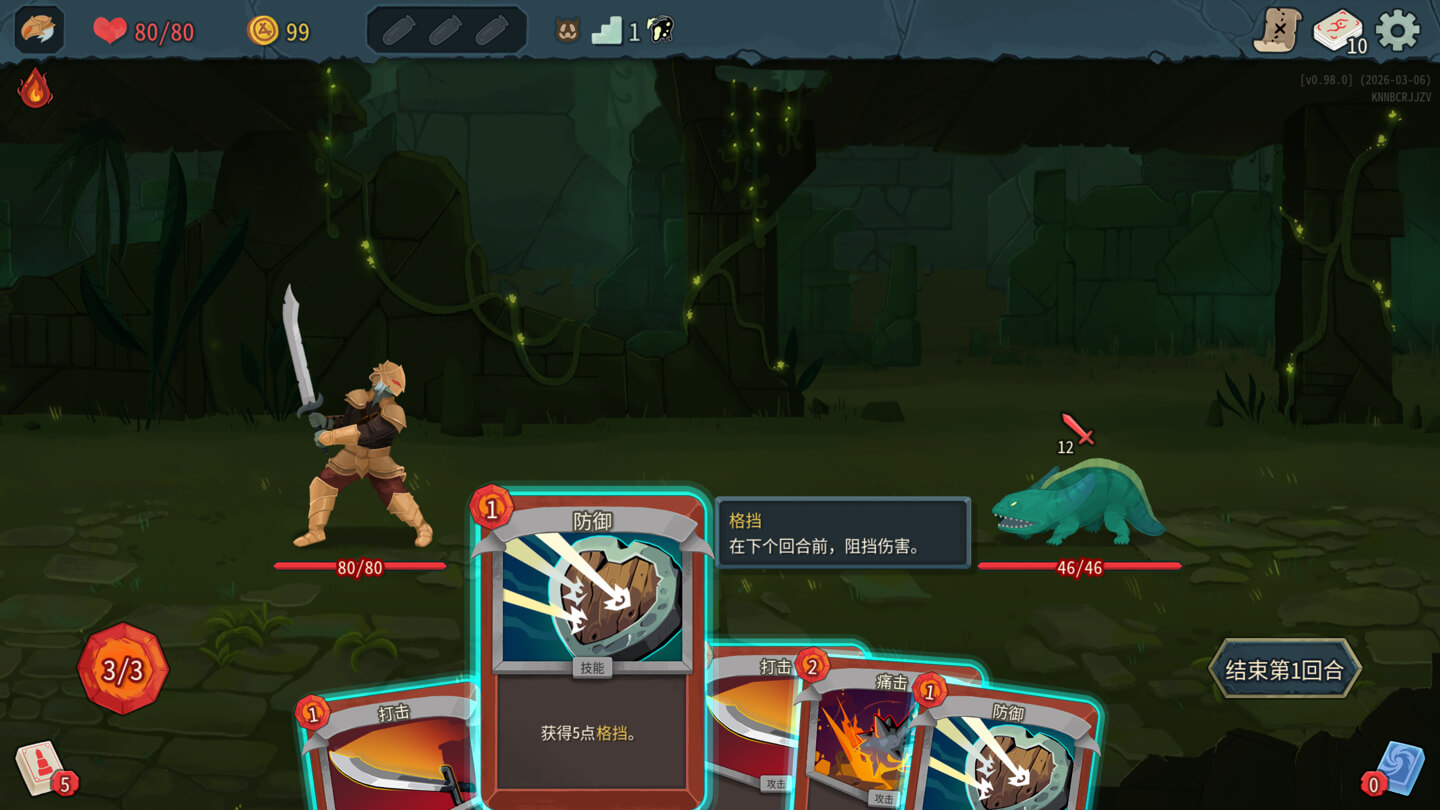Viewport: 1440px width, 810px height.
Task: Inspect the flame relic icon
Action: tap(35, 88)
